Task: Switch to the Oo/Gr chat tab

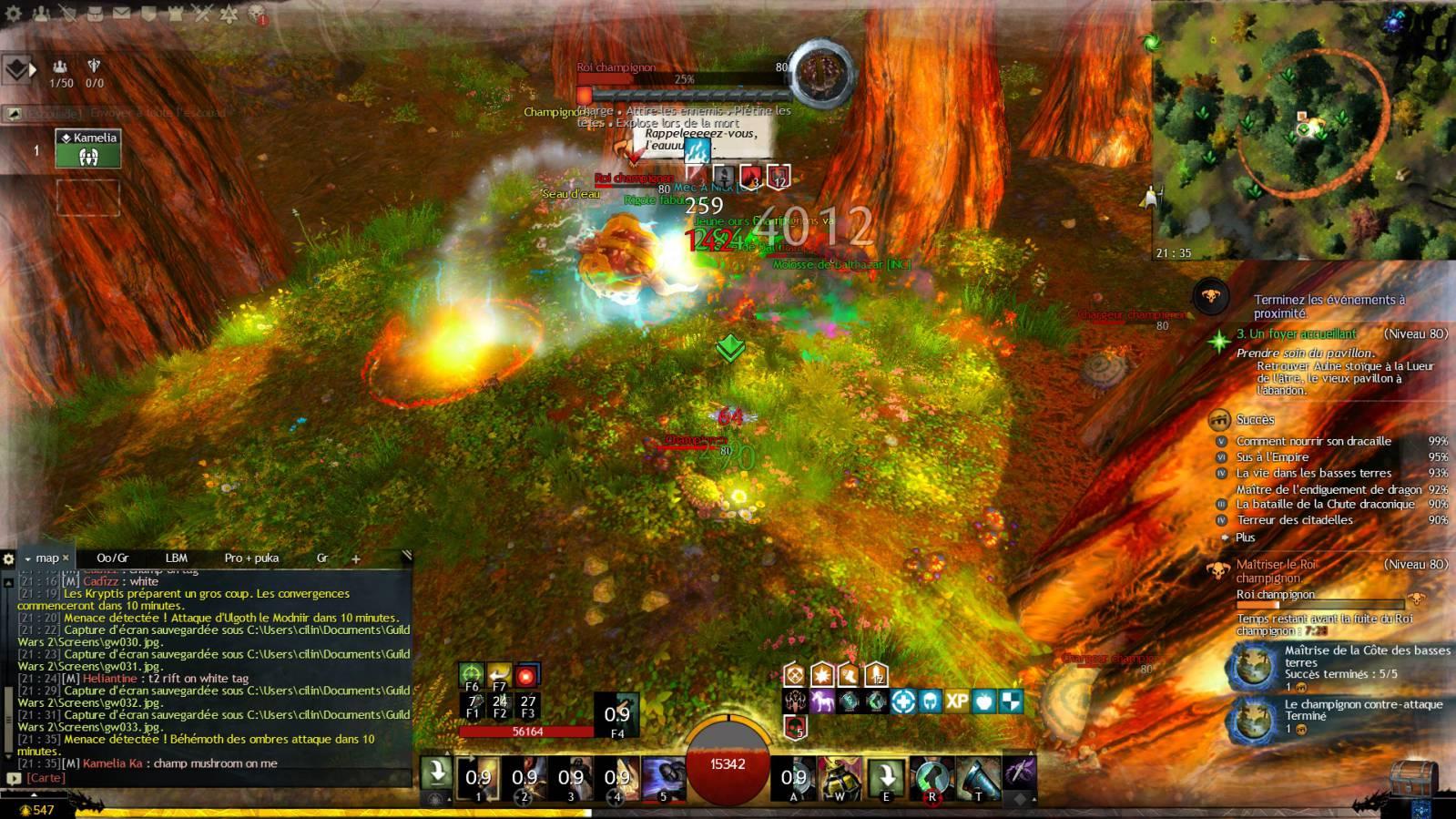Action: [x=113, y=558]
